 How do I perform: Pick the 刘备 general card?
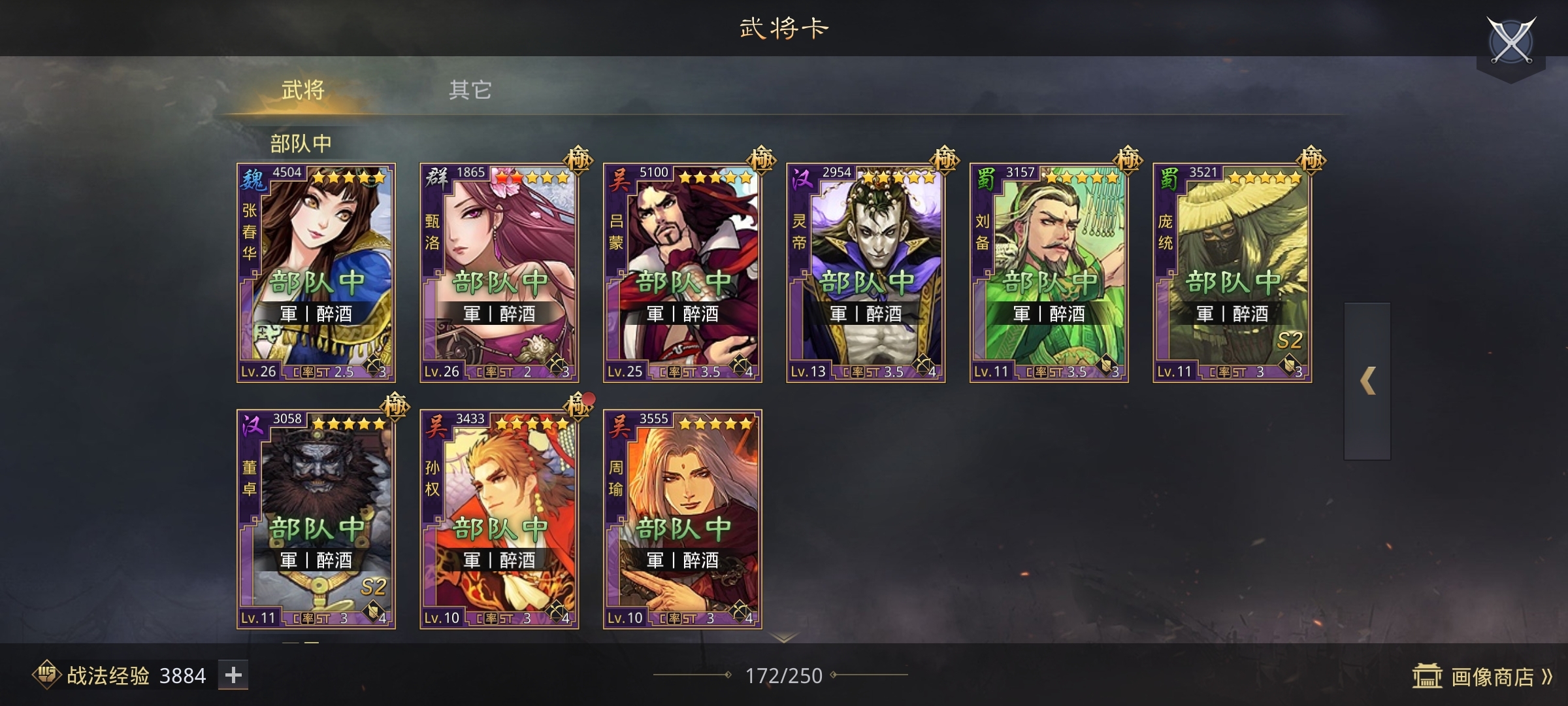coord(1049,273)
